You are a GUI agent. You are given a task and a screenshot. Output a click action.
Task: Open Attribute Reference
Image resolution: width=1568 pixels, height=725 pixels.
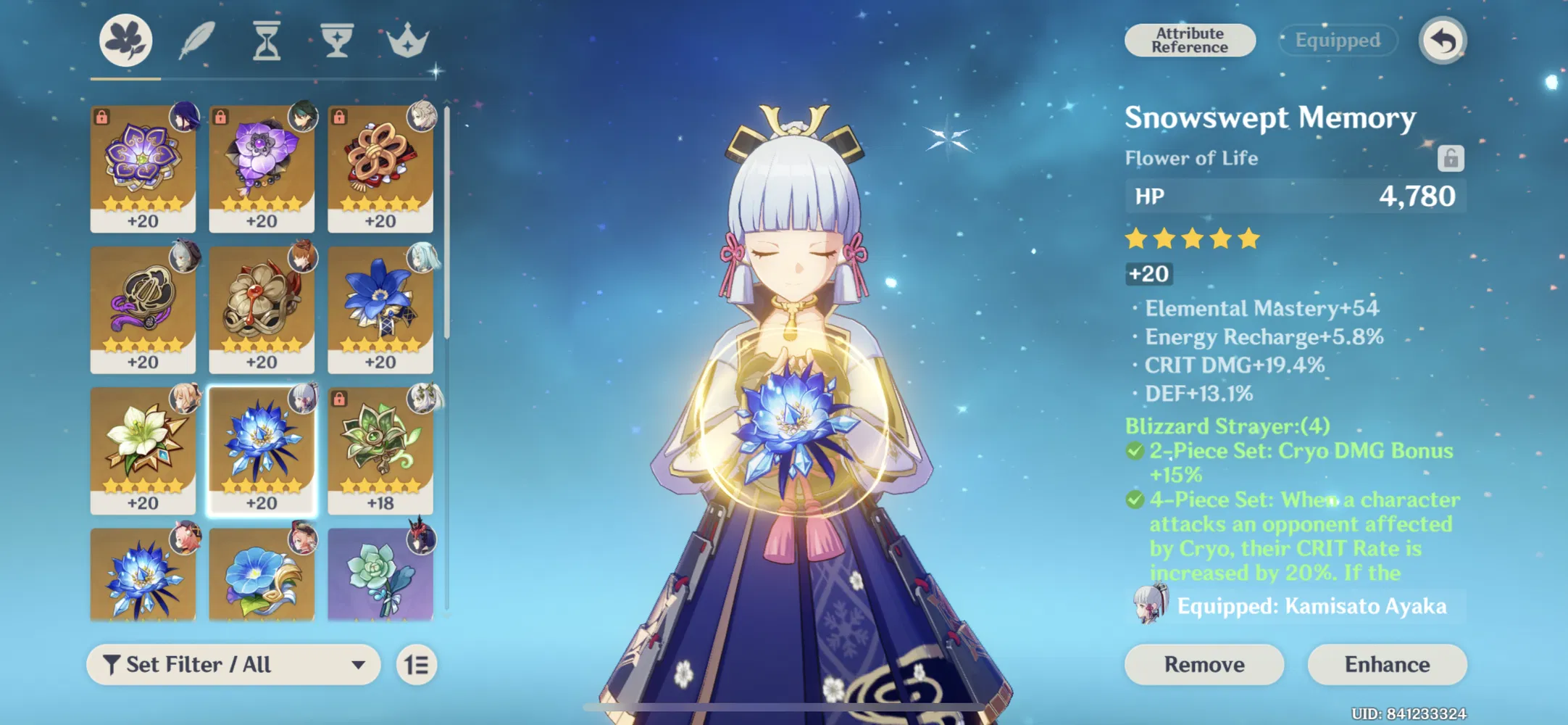click(1190, 40)
